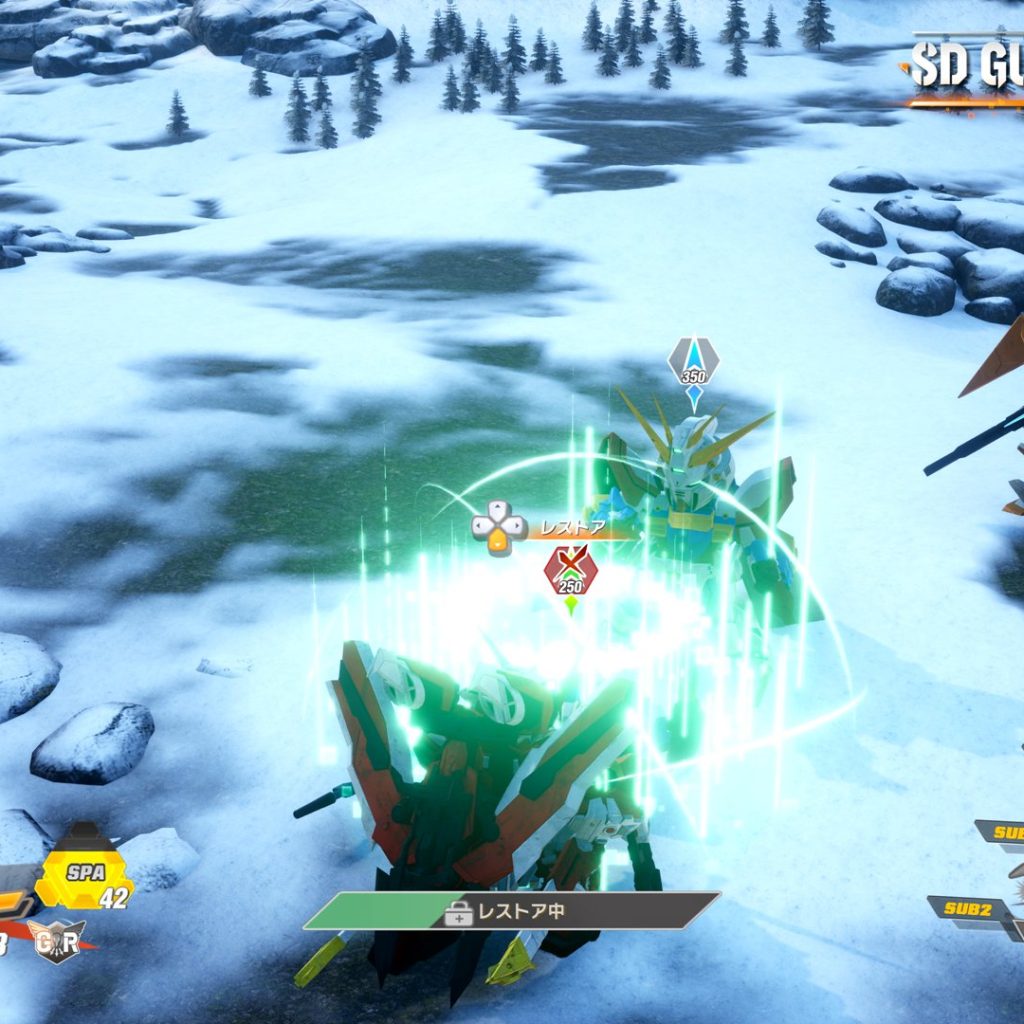The height and width of the screenshot is (1024, 1024).
Task: Click the winged G R emblem
Action: pyautogui.click(x=57, y=939)
